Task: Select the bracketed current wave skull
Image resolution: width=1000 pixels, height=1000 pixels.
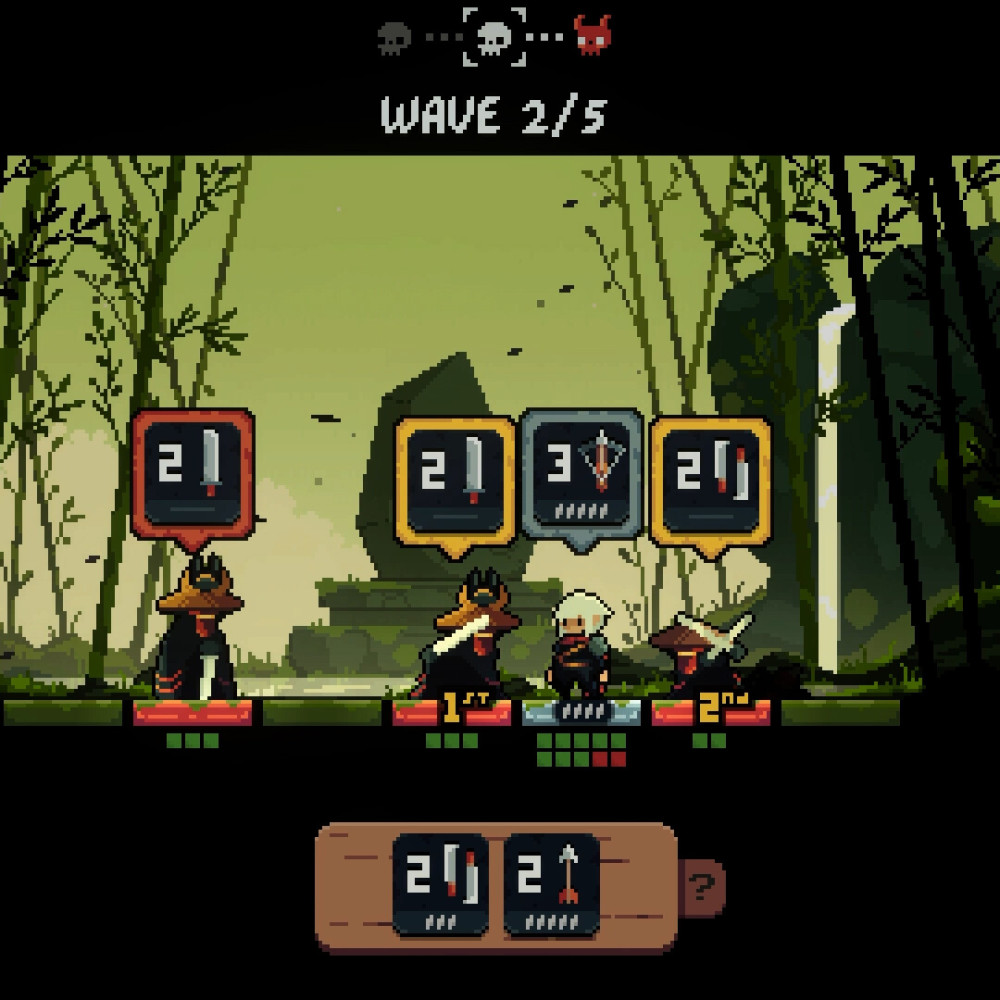Action: click(x=494, y=37)
